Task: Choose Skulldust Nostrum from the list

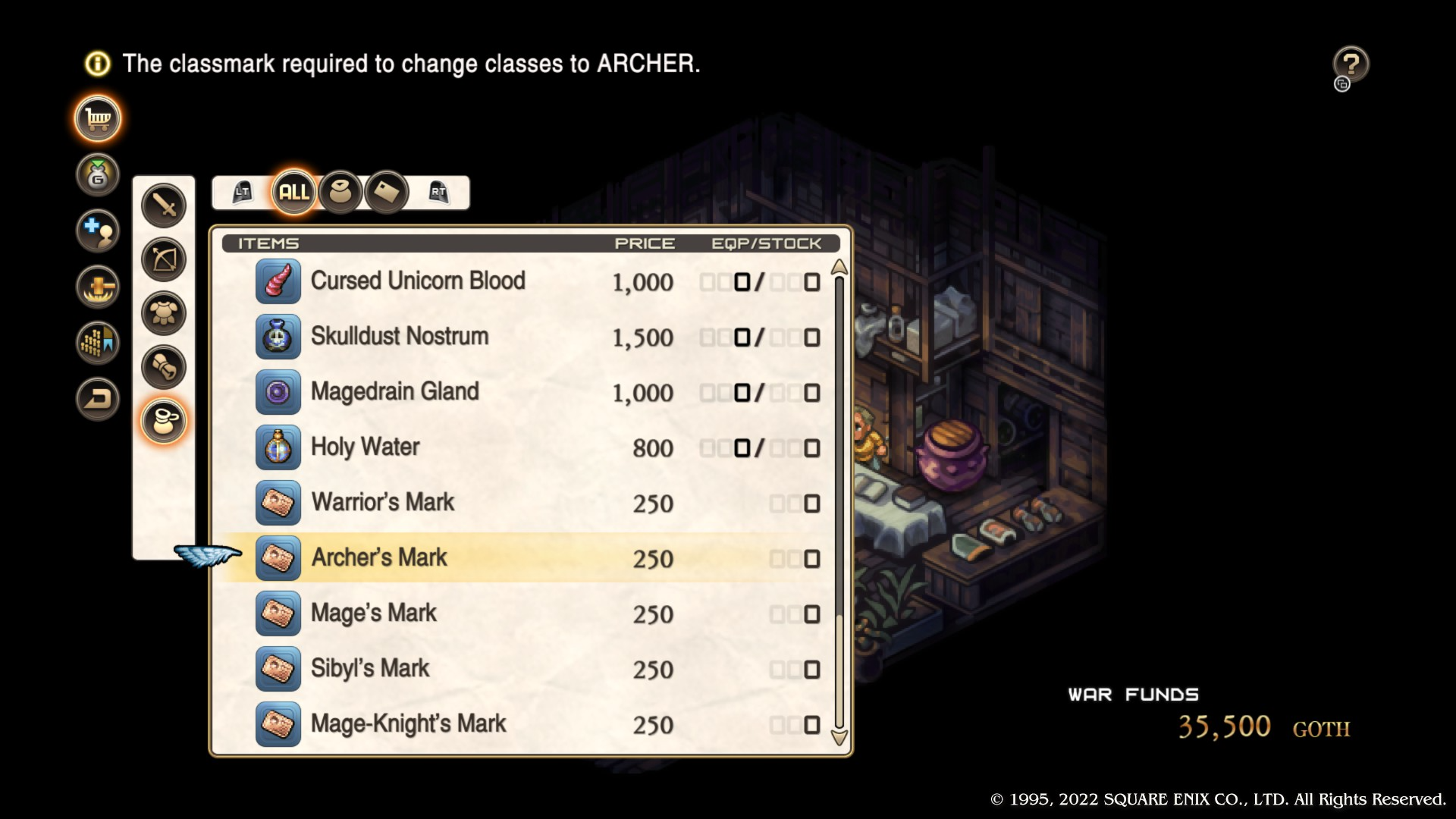Action: click(400, 337)
